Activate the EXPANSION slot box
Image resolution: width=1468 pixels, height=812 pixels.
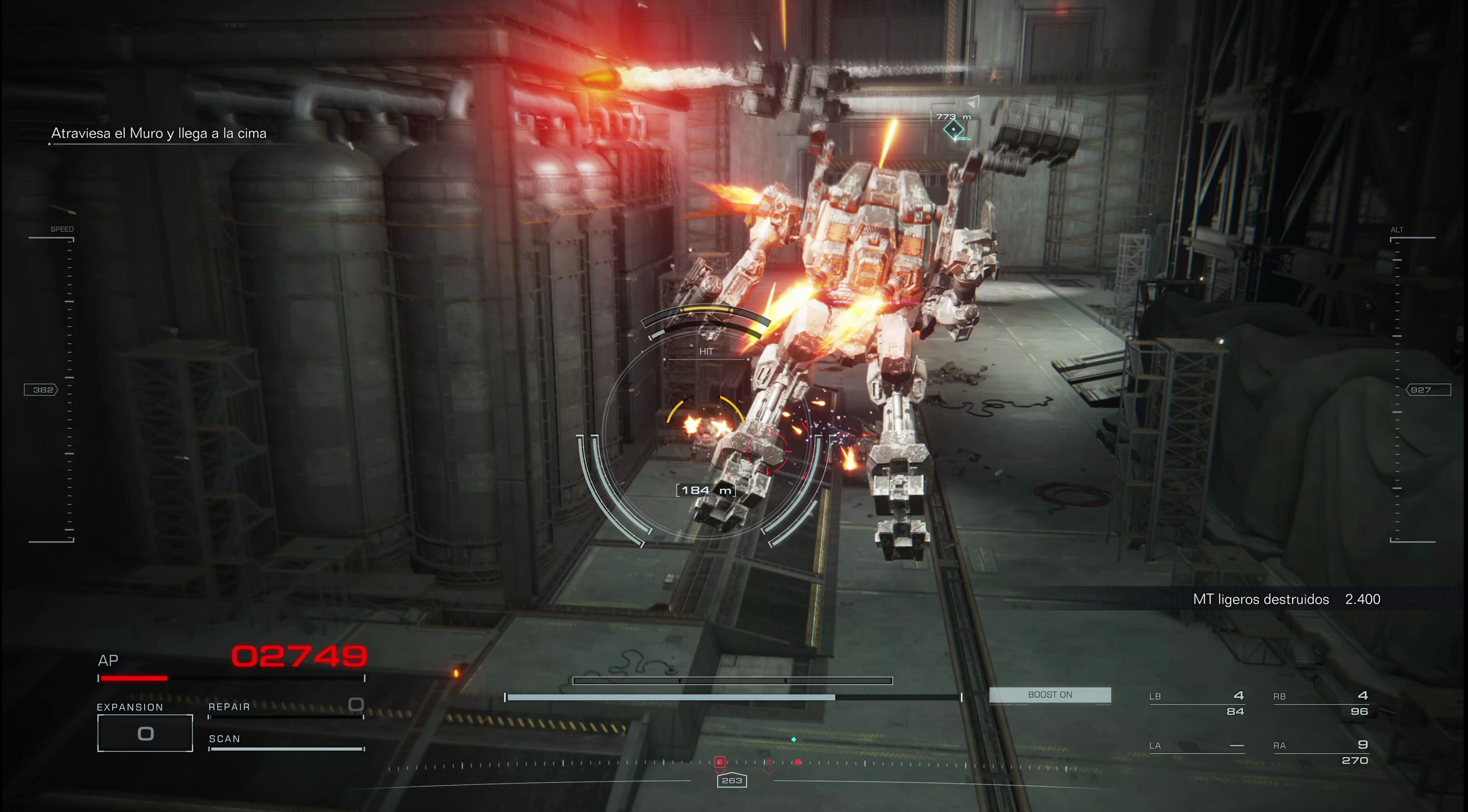[145, 734]
